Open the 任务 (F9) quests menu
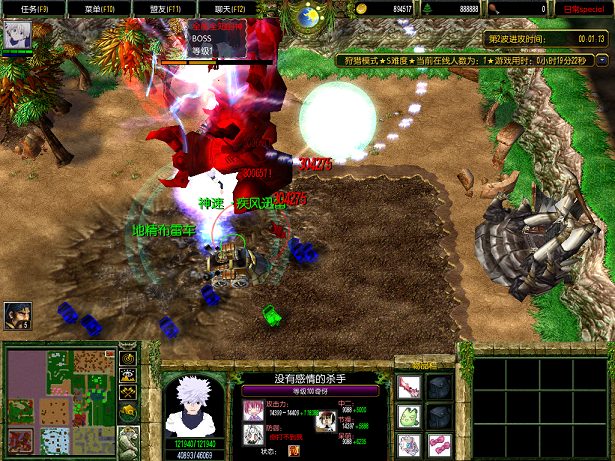The width and height of the screenshot is (615, 461). pos(28,9)
